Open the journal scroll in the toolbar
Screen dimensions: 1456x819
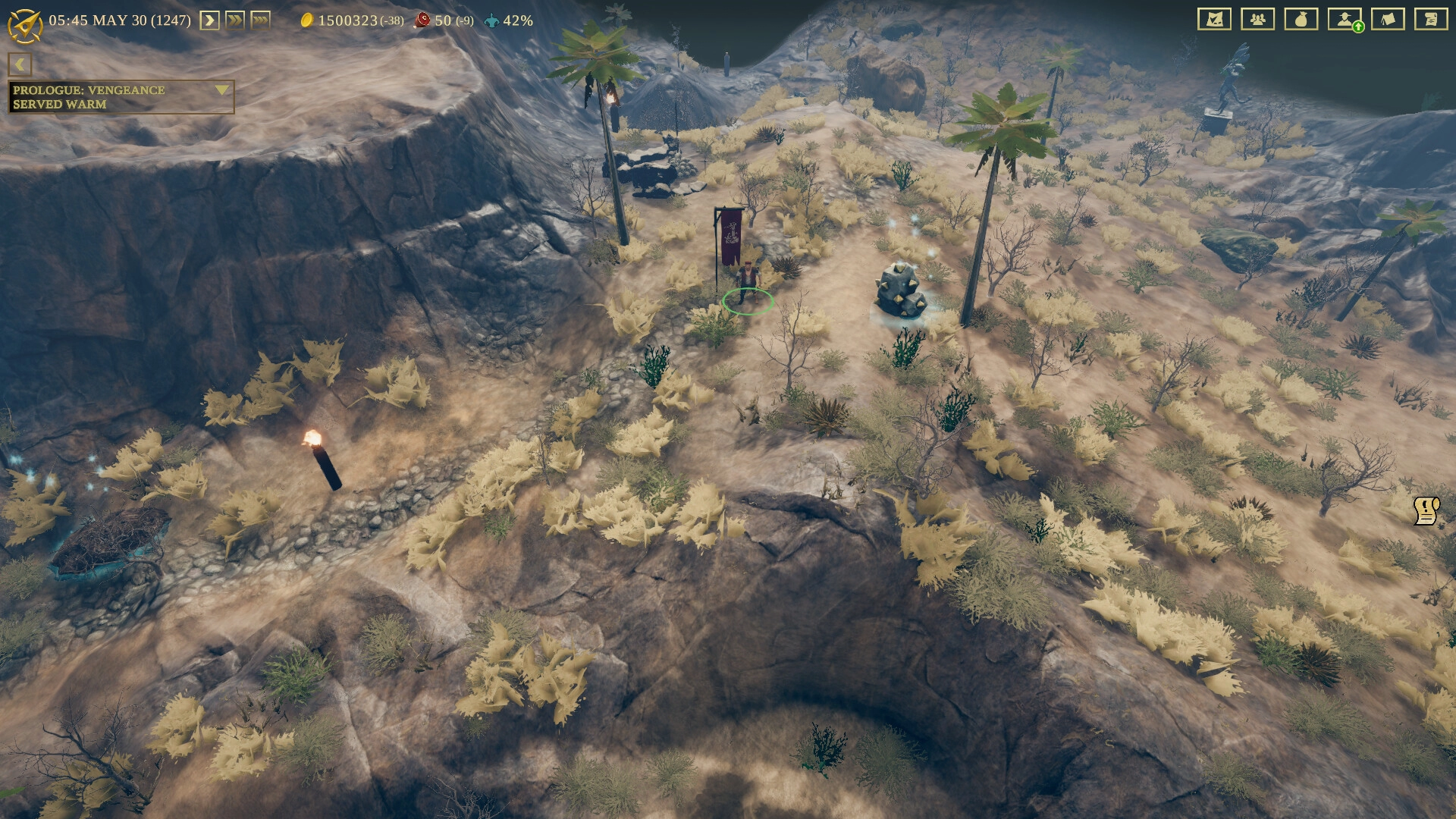[x=1432, y=19]
